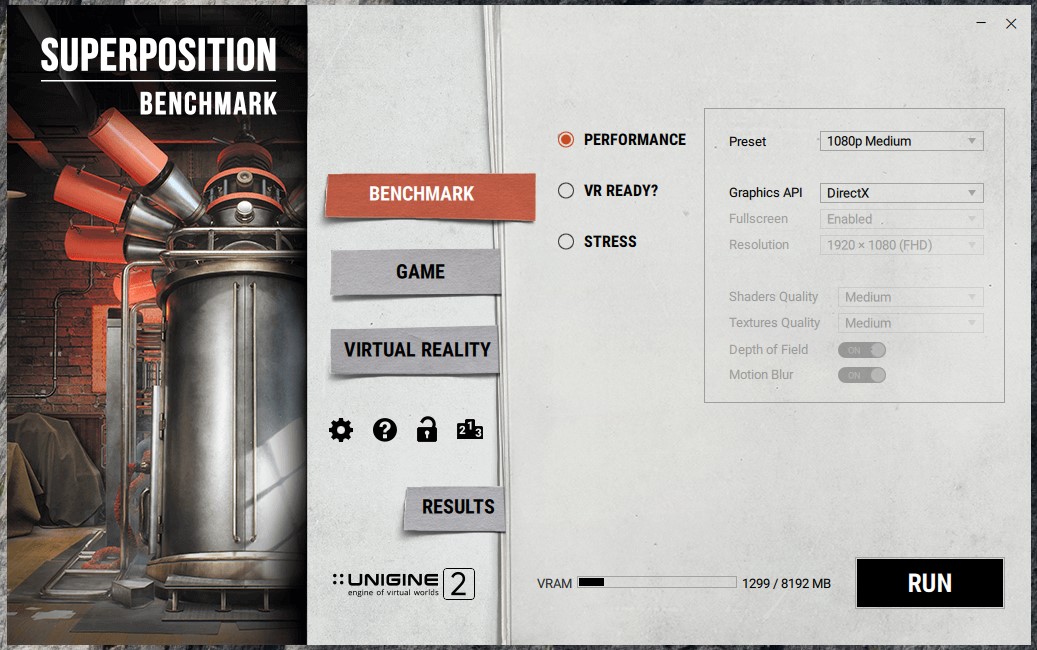Click the UNIGINE 2 logo

click(x=403, y=584)
